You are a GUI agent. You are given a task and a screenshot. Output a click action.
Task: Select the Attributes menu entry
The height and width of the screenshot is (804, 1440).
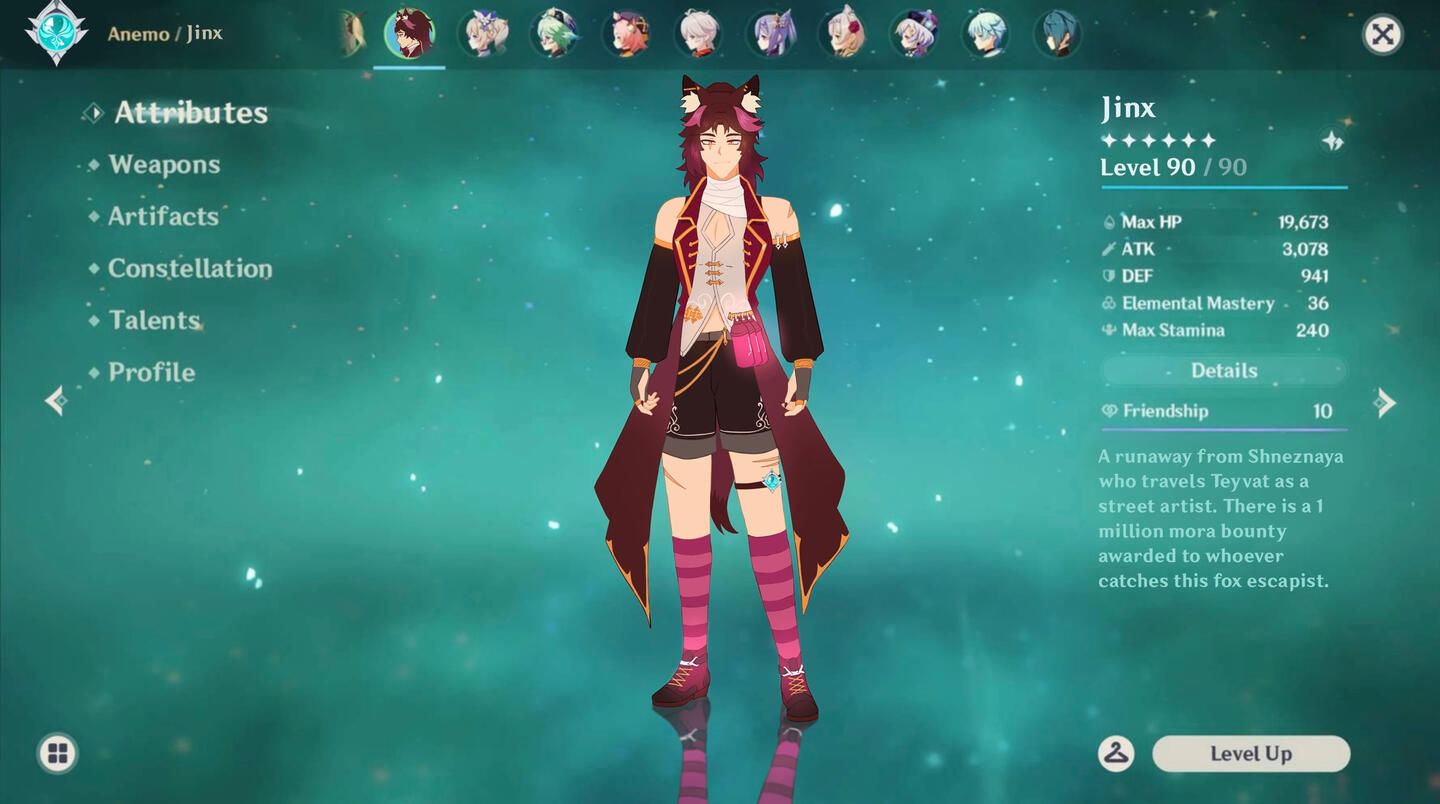(190, 113)
